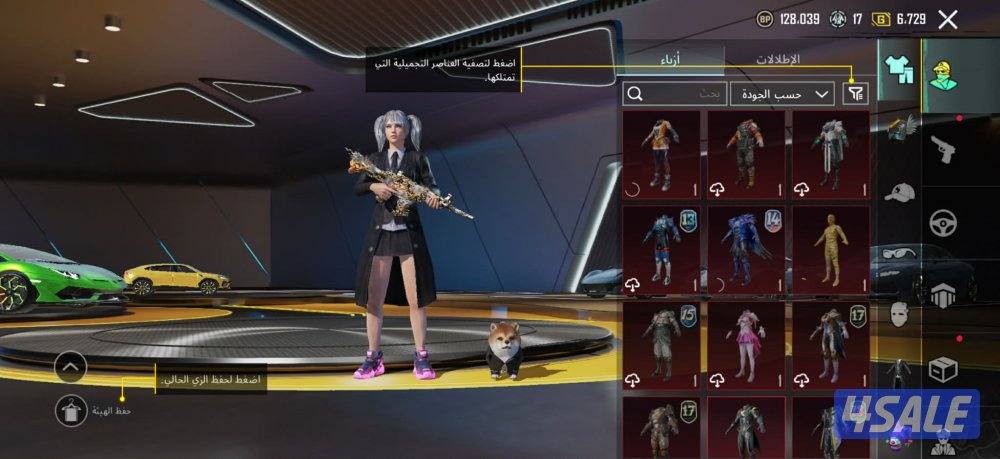Select the baseball cap headwear category
Image resolution: width=1000 pixels, height=459 pixels.
(x=899, y=191)
